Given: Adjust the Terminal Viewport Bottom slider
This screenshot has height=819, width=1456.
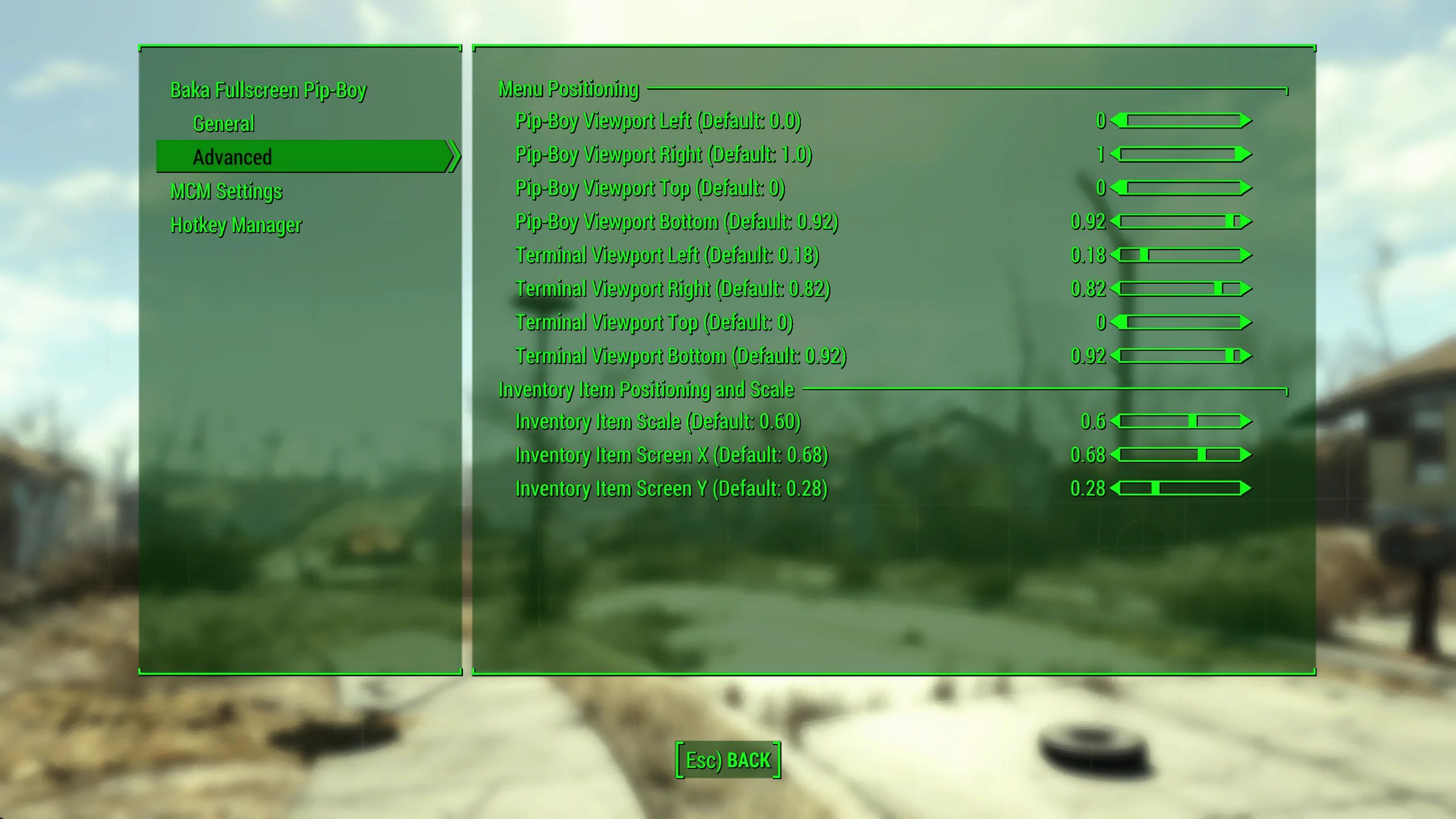Looking at the screenshot, I should (x=1180, y=355).
